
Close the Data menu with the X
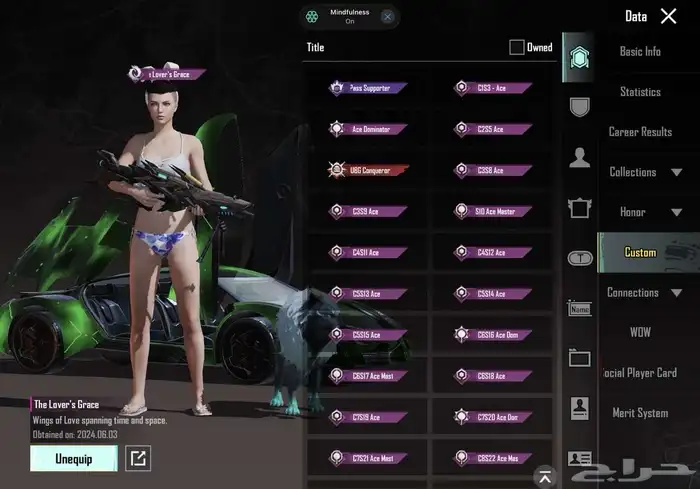coord(668,16)
